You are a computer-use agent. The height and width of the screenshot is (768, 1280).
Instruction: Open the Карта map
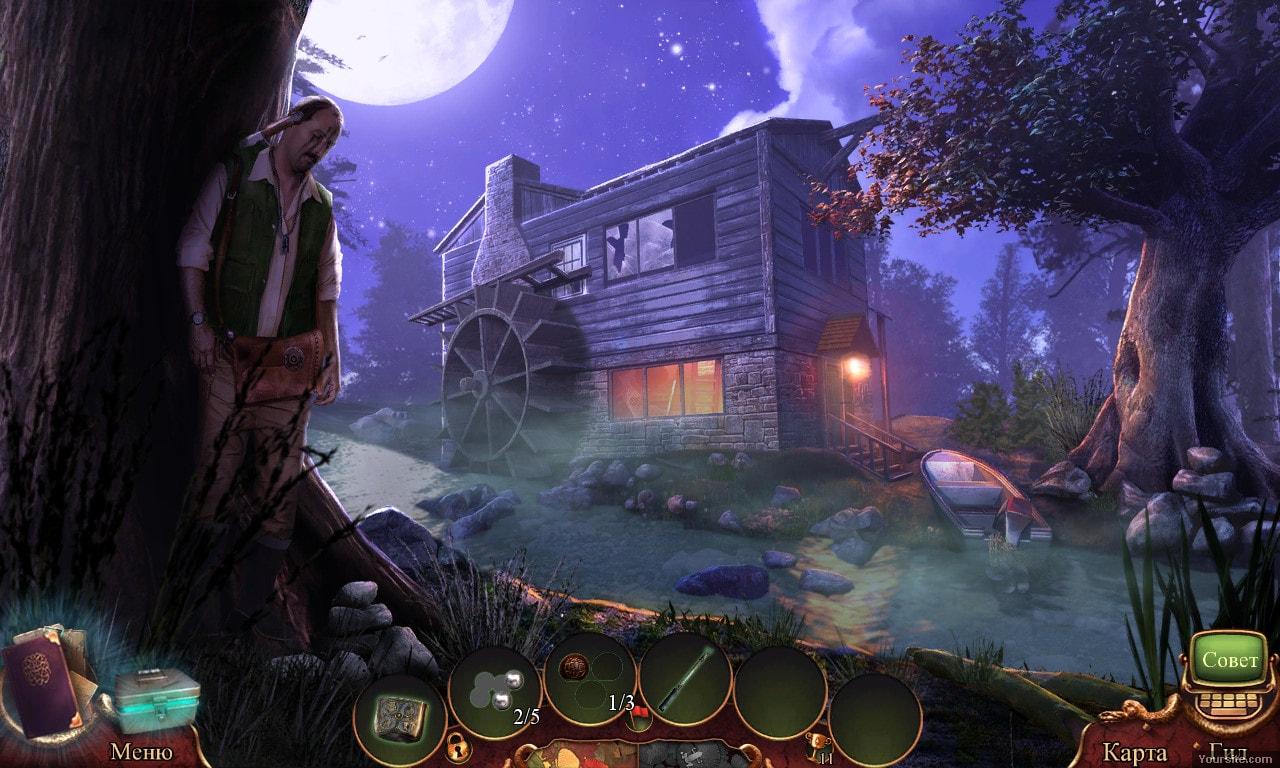(1134, 752)
